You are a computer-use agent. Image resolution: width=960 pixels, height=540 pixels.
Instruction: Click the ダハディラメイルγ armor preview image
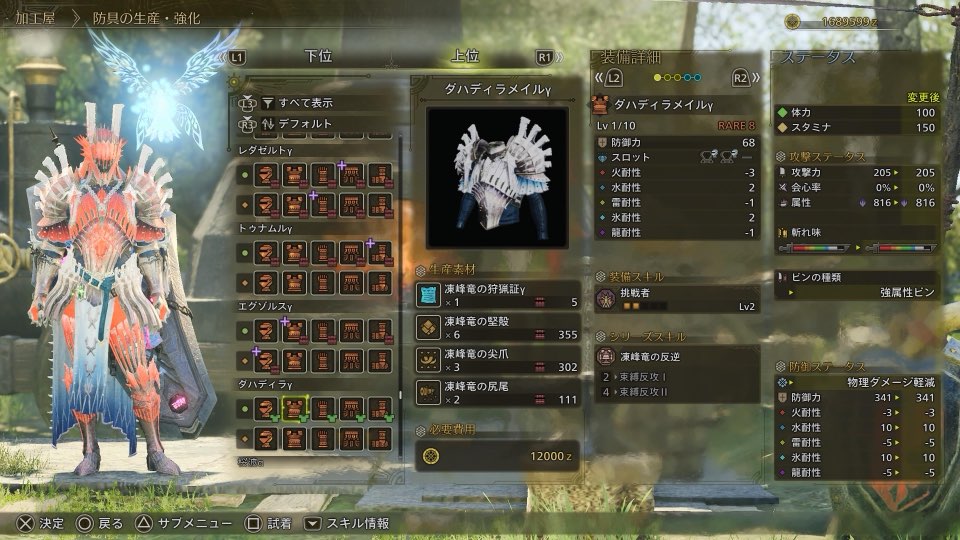coord(497,177)
